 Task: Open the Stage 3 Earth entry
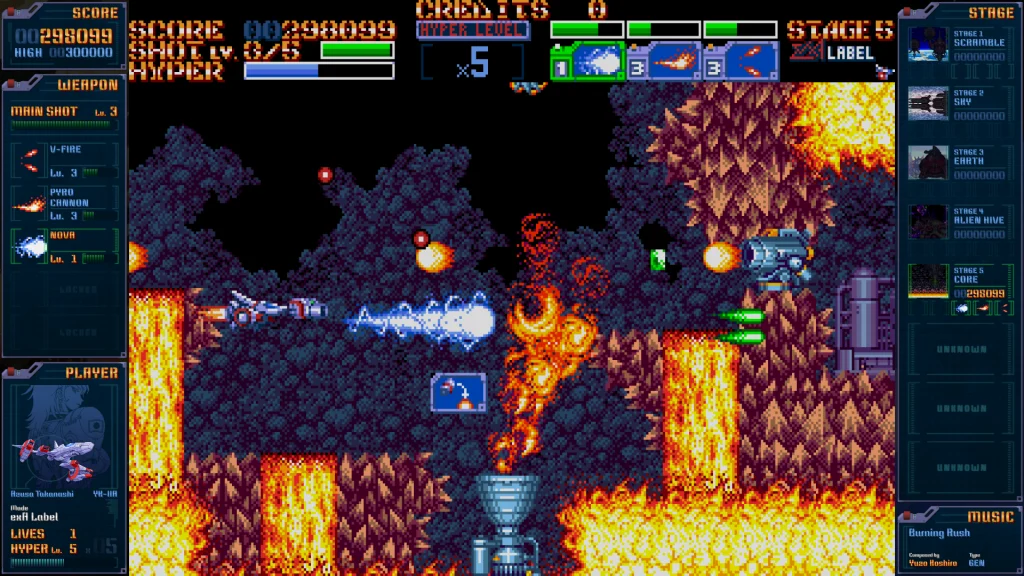[928, 163]
